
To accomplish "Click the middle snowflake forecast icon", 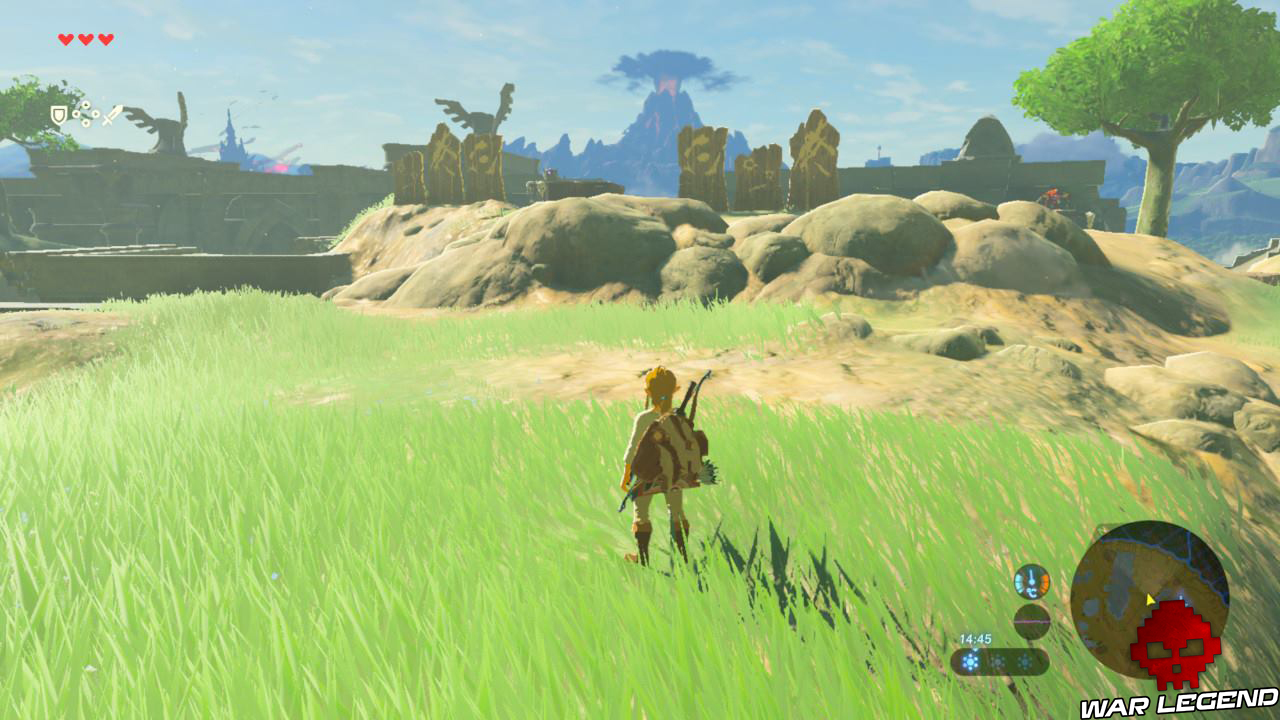I will [998, 661].
